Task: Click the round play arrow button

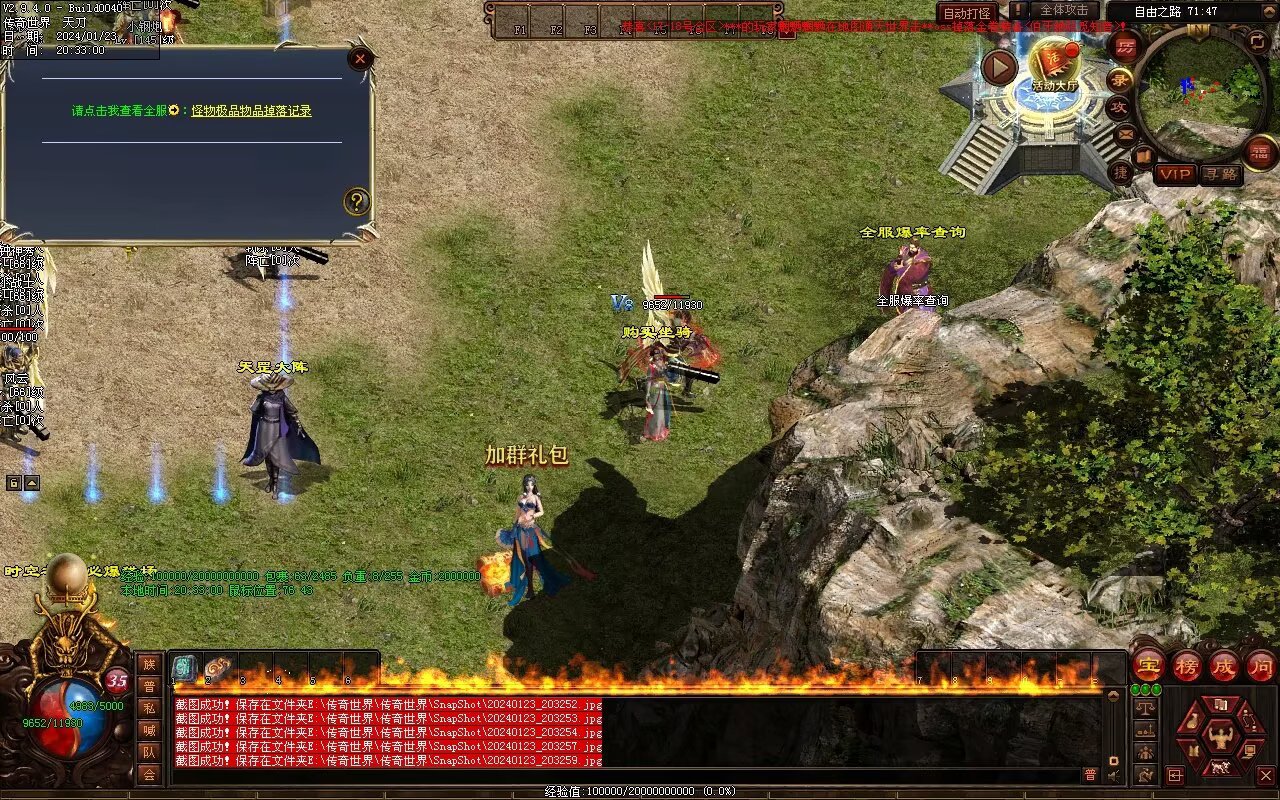Action: tap(999, 67)
